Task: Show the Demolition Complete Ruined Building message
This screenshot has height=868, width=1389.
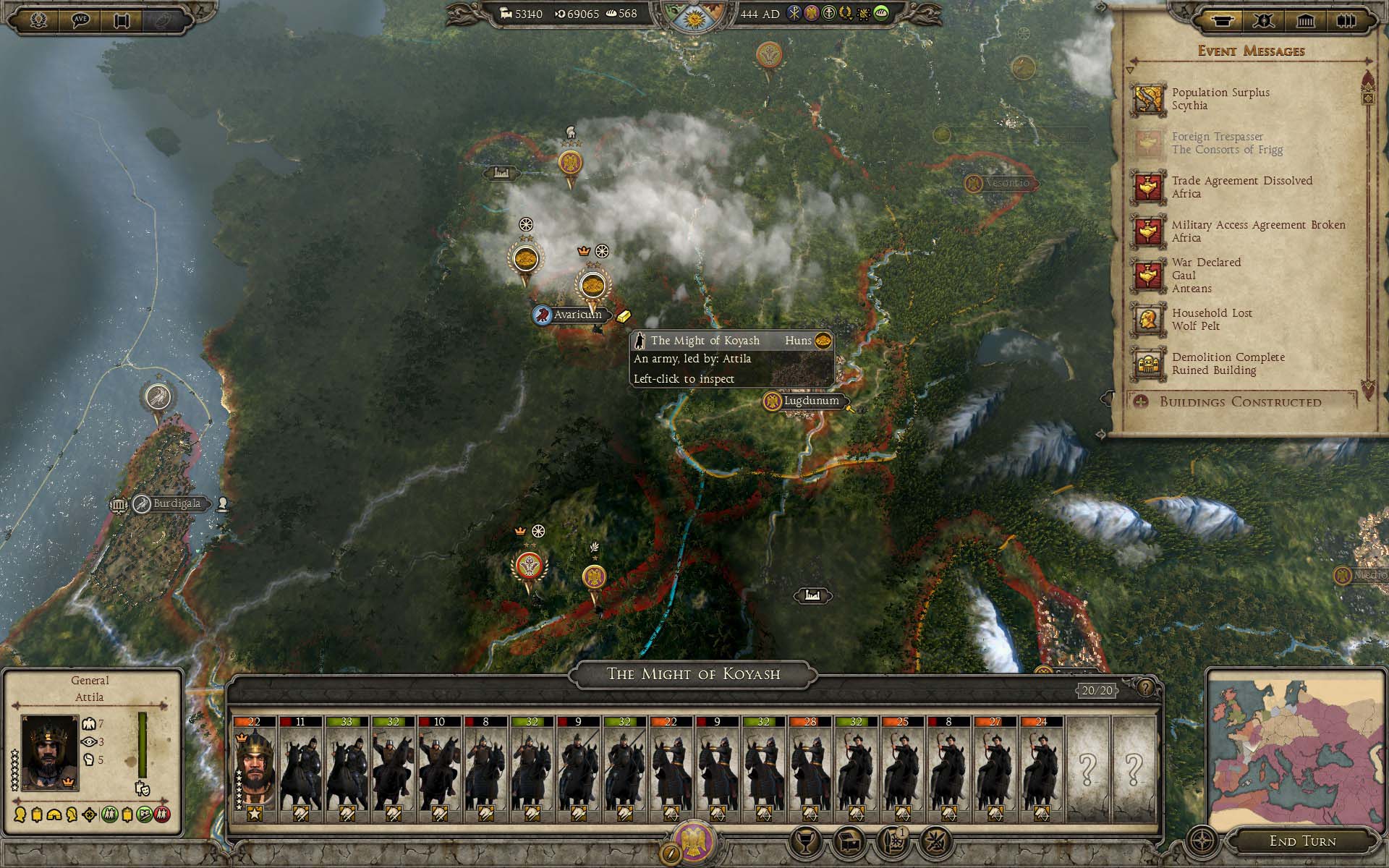Action: click(x=1228, y=364)
